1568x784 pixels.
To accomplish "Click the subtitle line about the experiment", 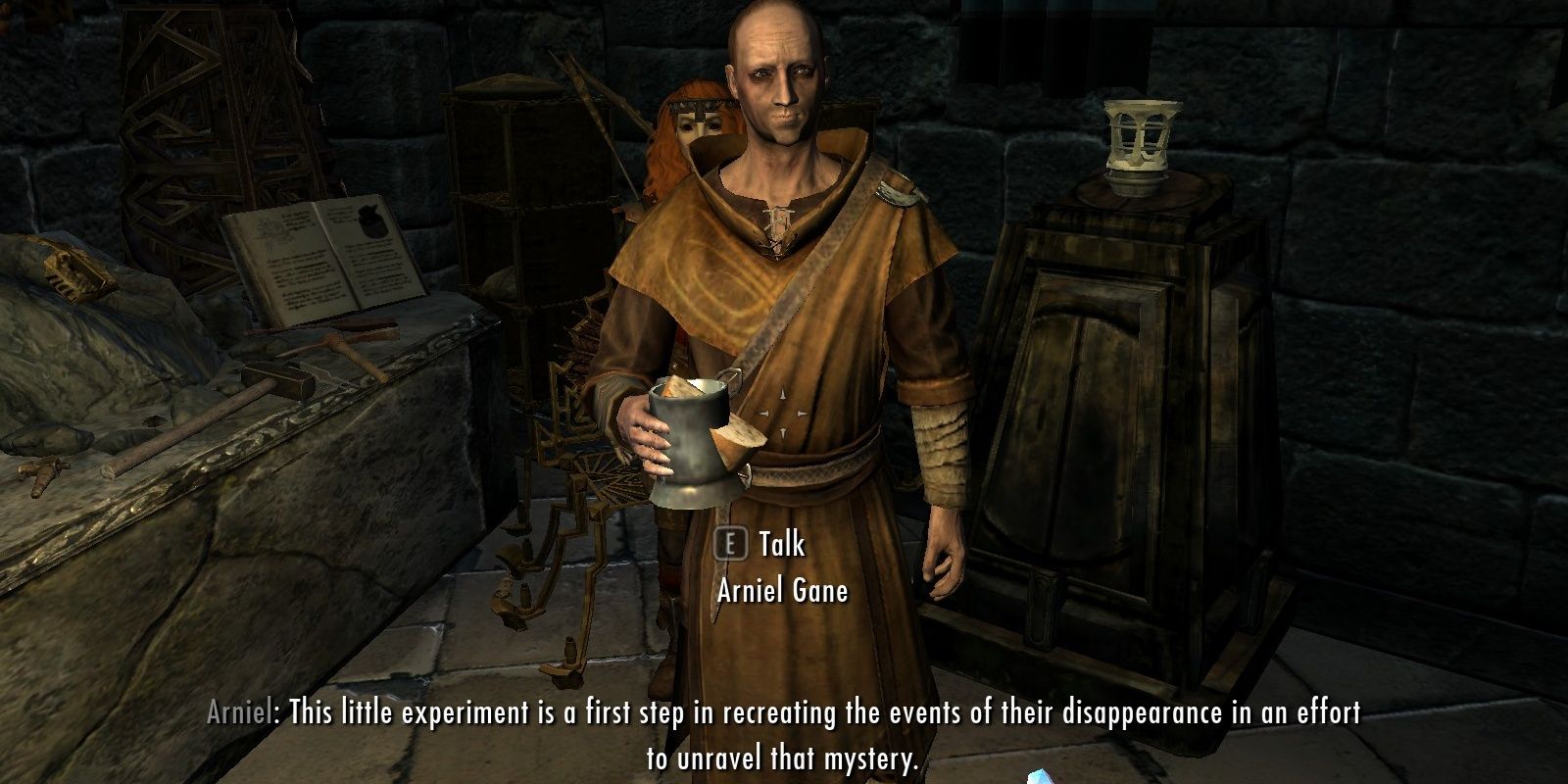I will [784, 714].
